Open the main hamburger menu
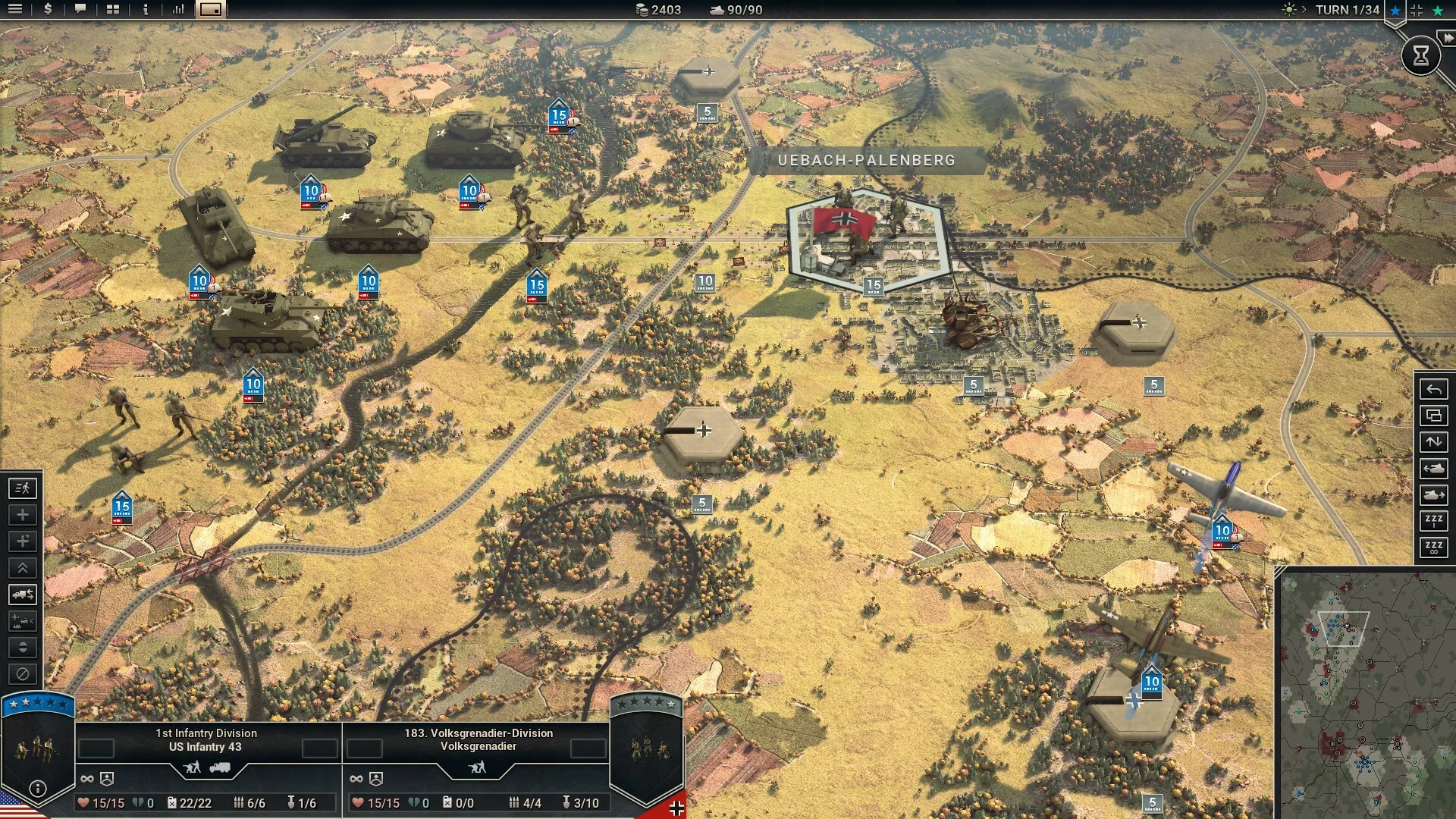The image size is (1456, 819). (15, 9)
